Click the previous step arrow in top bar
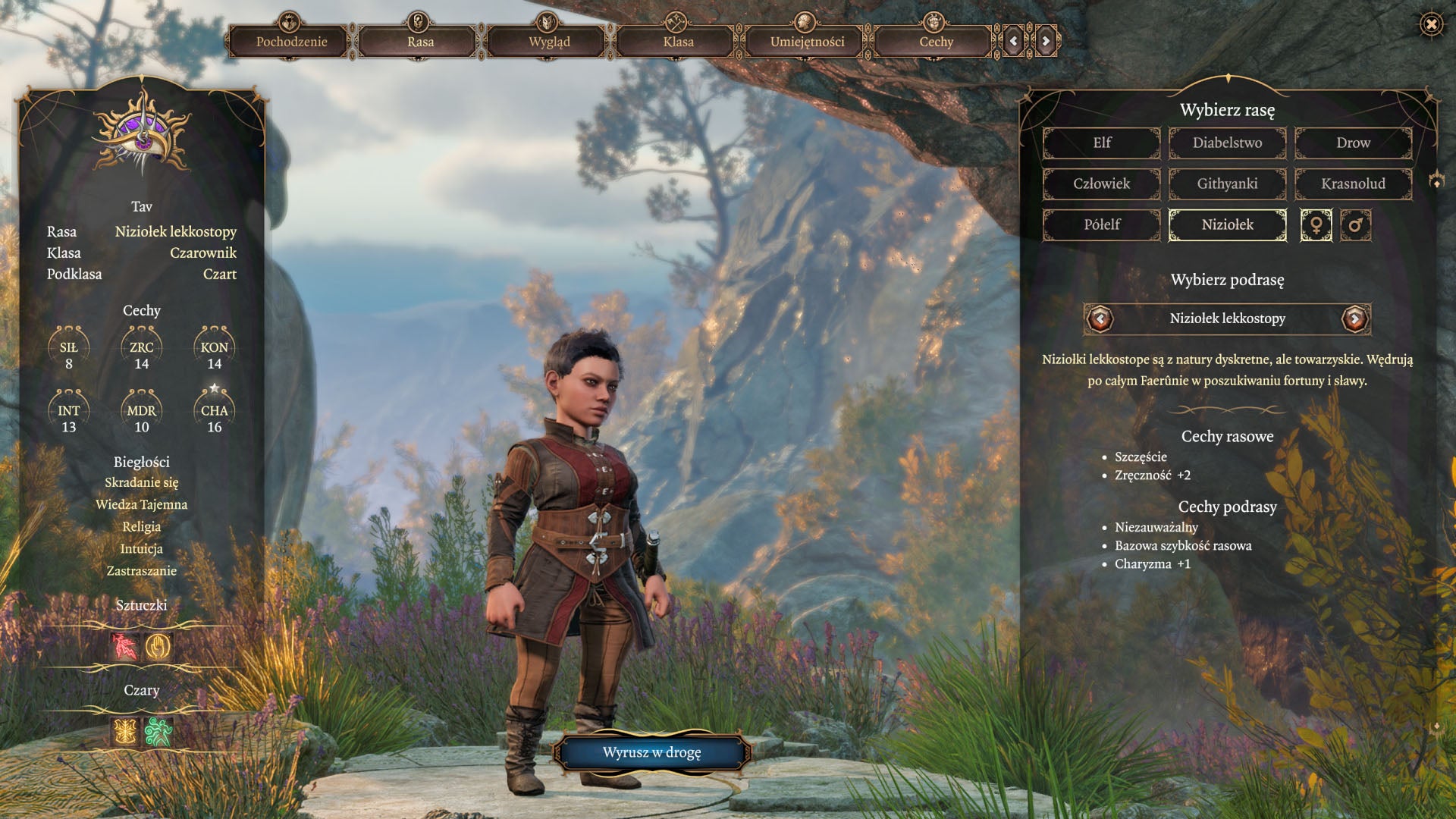Image resolution: width=1456 pixels, height=819 pixels. [x=1014, y=42]
